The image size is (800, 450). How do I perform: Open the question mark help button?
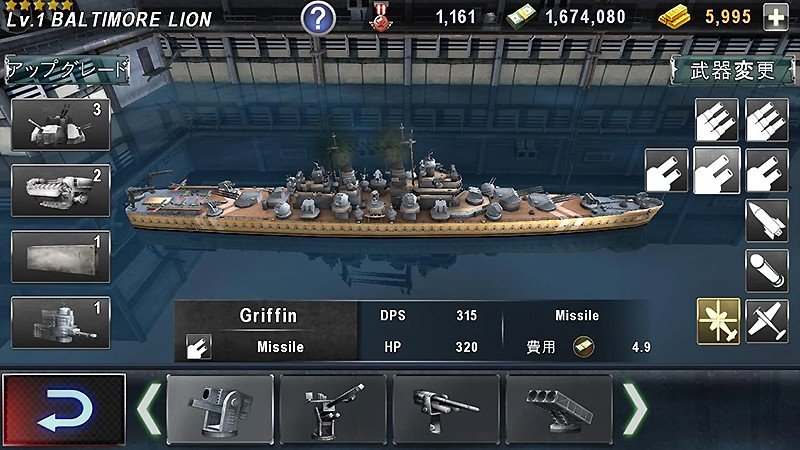tap(318, 17)
